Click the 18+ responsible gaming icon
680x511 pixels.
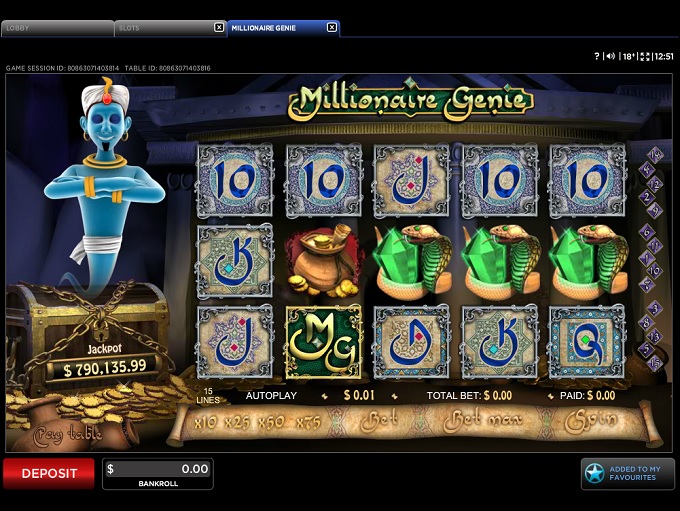click(x=627, y=57)
